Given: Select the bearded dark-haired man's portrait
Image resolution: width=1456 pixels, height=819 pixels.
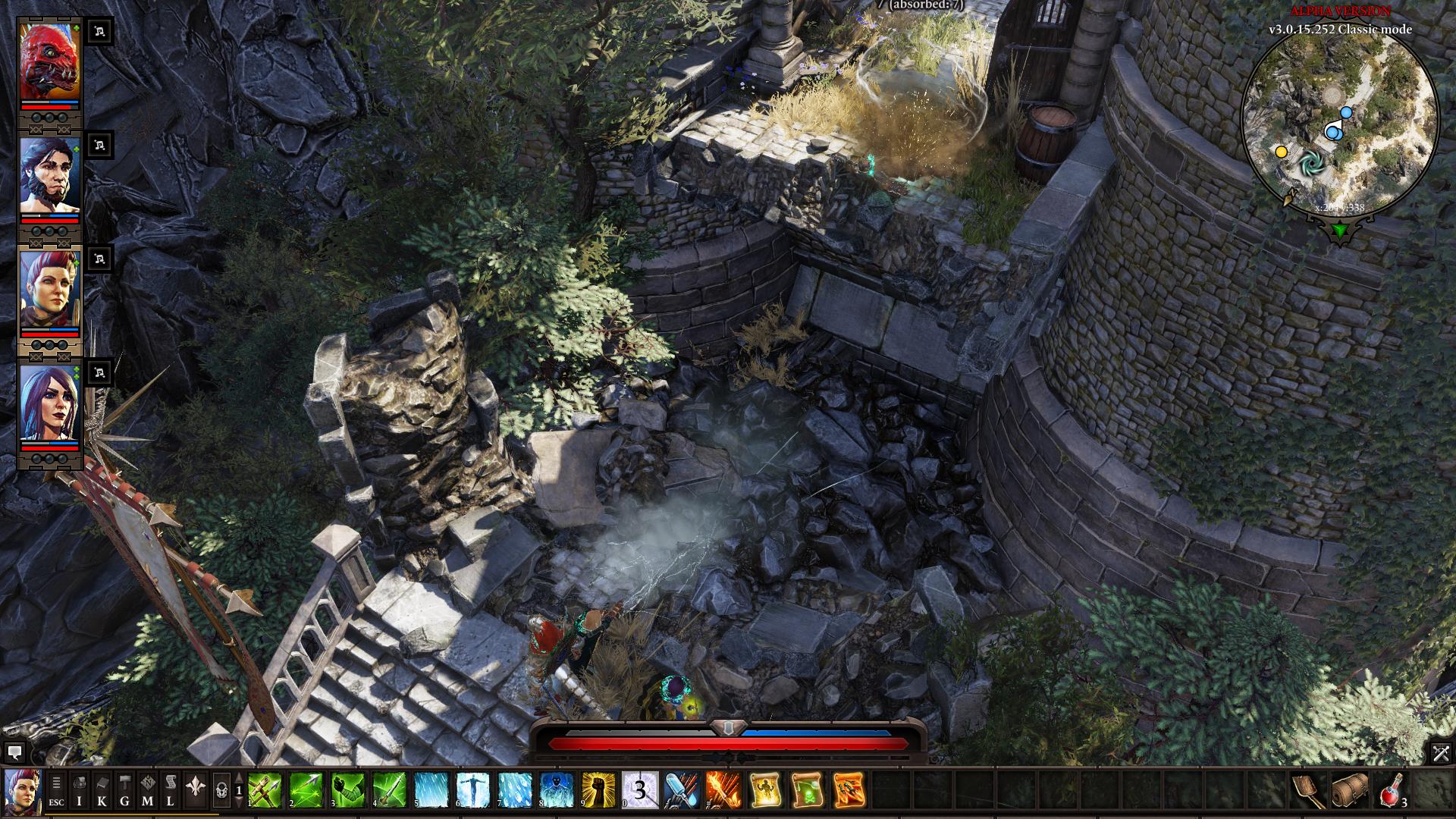Looking at the screenshot, I should click(49, 176).
